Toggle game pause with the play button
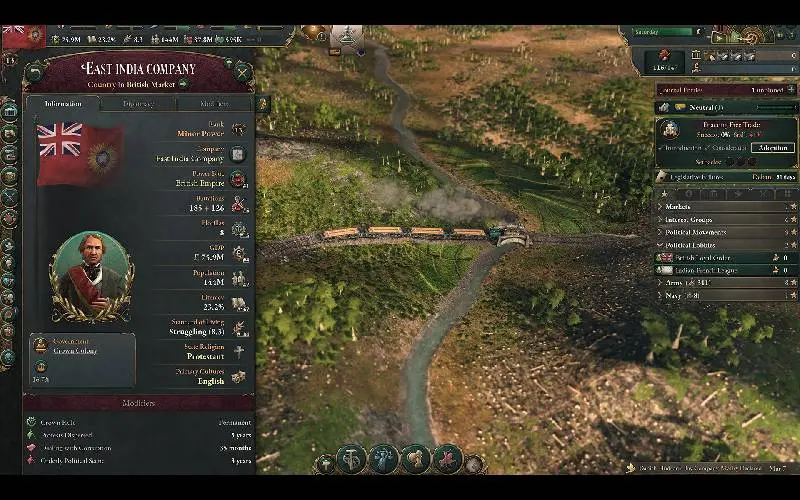The image size is (800, 500). point(718,37)
